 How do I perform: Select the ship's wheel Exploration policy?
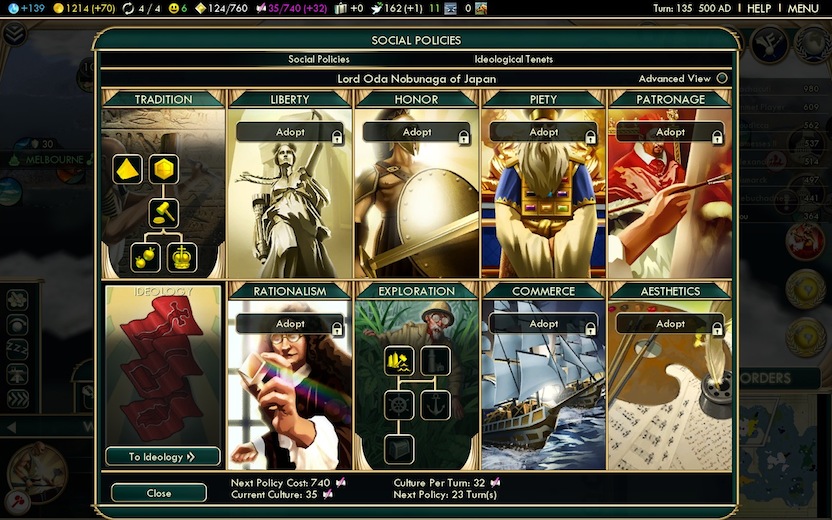click(x=399, y=405)
